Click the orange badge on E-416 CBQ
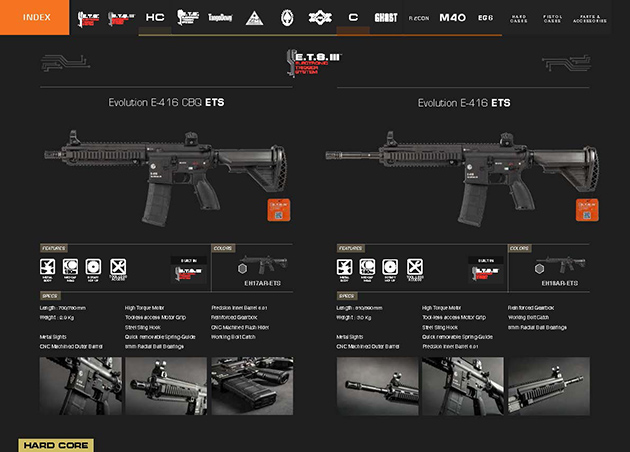 coord(278,210)
